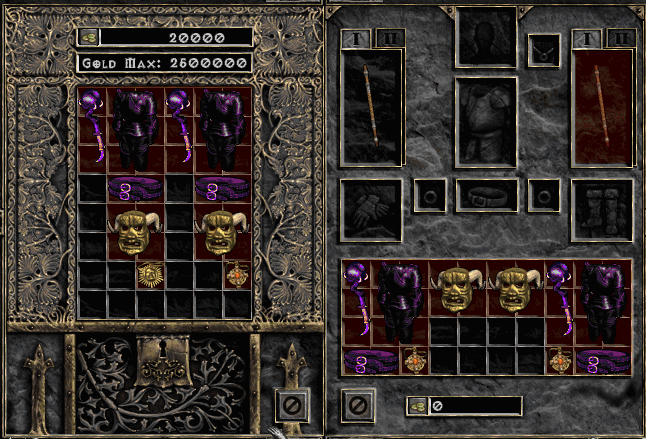Click the stash gold withdraw button
Image resolution: width=646 pixels, height=439 pixels.
click(89, 37)
